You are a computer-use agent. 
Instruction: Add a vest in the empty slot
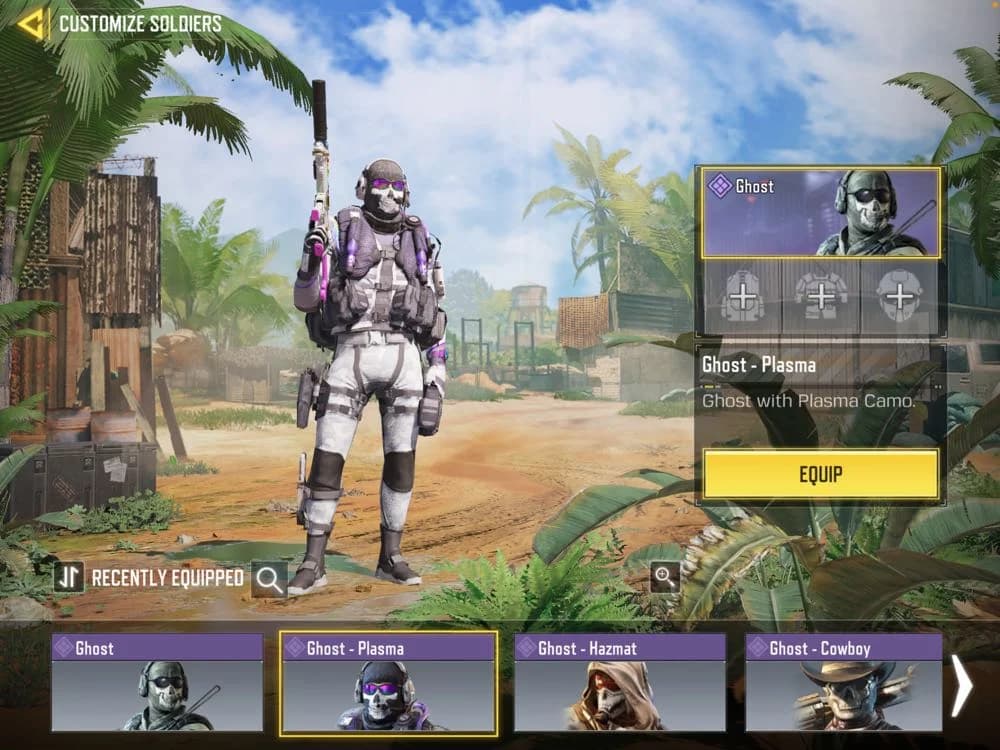(x=820, y=297)
